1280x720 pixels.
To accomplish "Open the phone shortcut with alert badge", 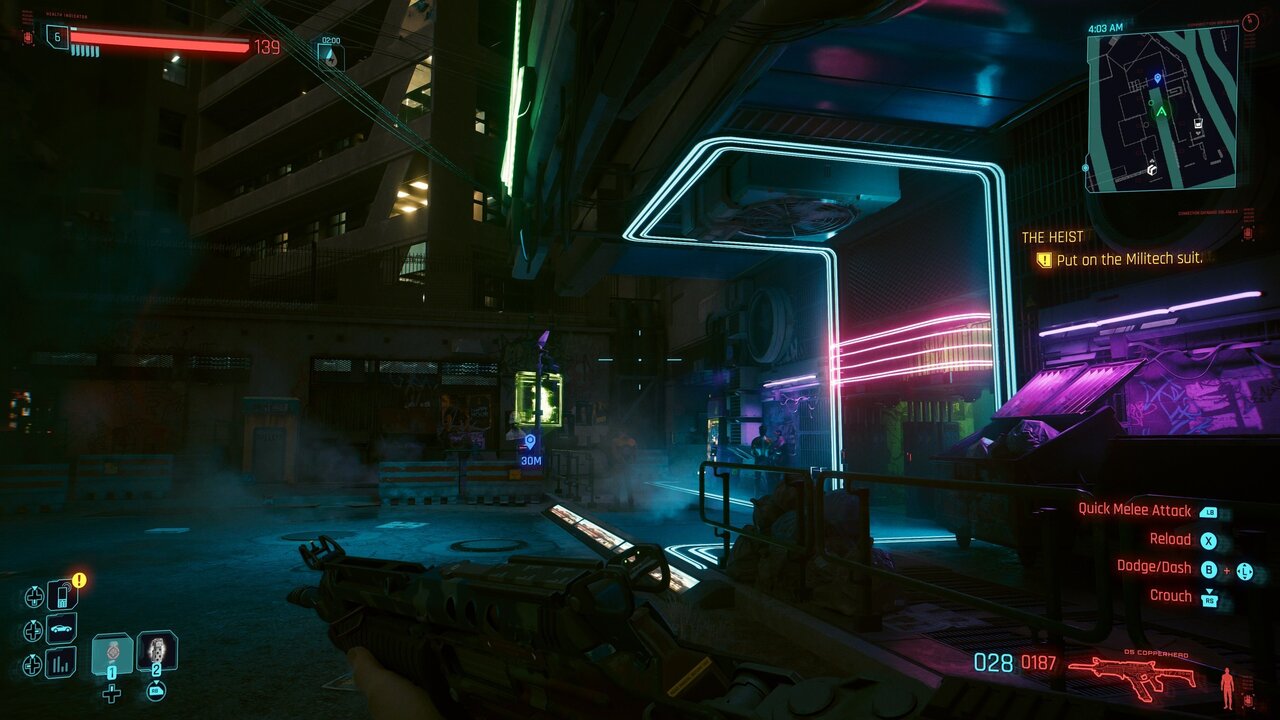I will coord(62,596).
